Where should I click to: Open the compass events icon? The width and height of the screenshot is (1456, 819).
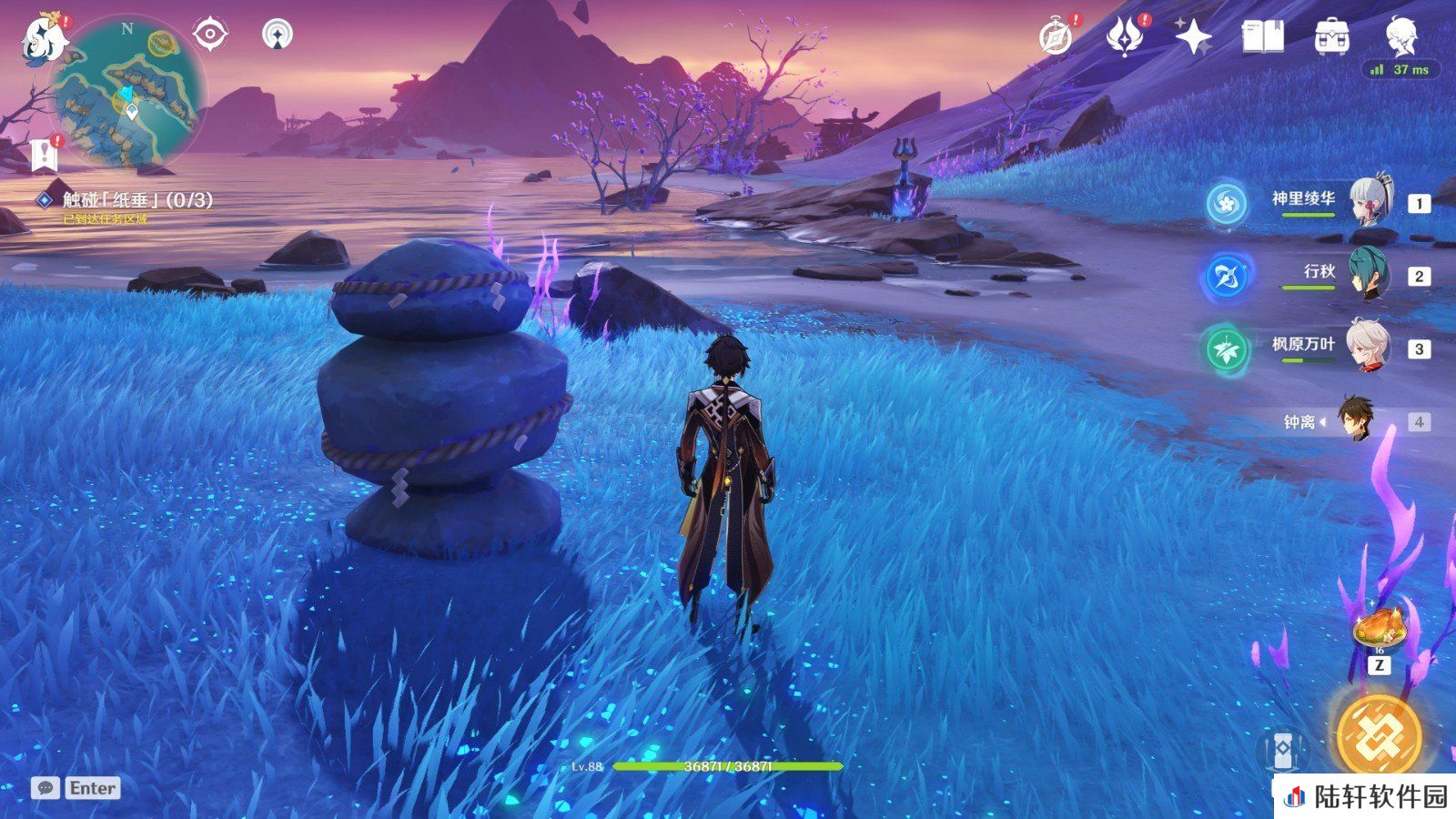point(1056,38)
